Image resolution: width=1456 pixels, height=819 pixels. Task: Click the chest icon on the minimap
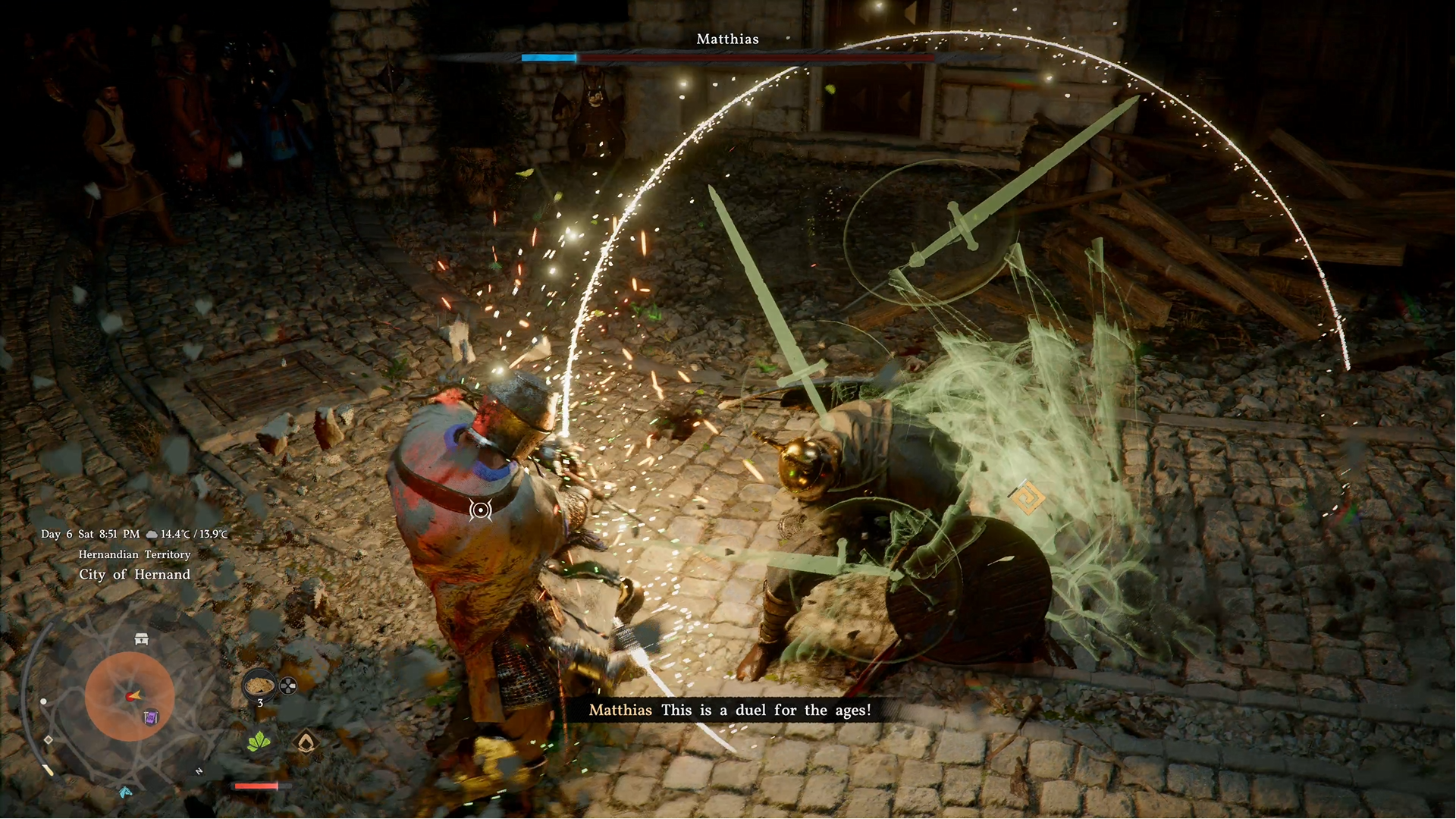141,638
